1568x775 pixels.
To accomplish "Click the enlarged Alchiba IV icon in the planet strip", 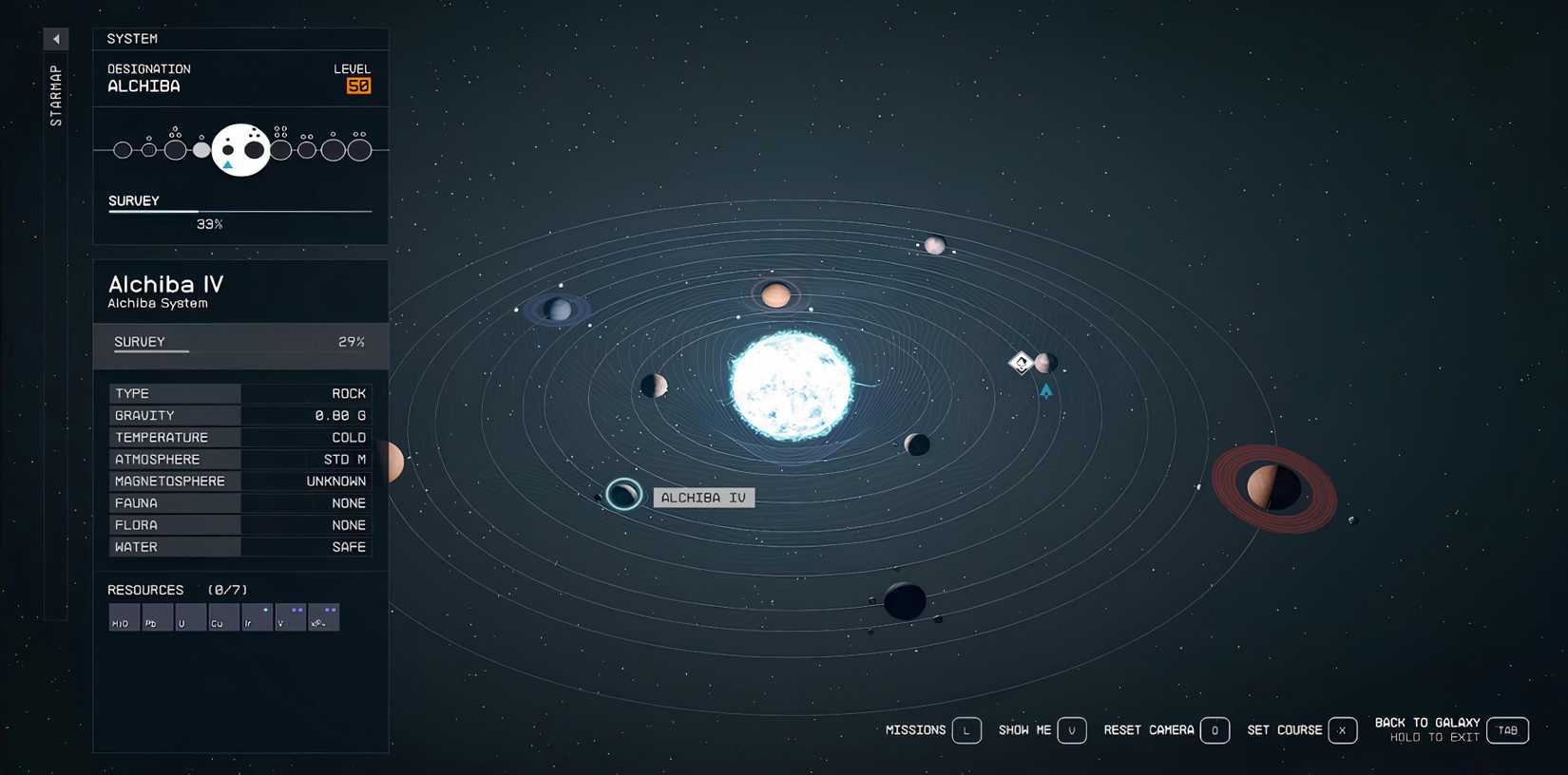I will tap(241, 150).
